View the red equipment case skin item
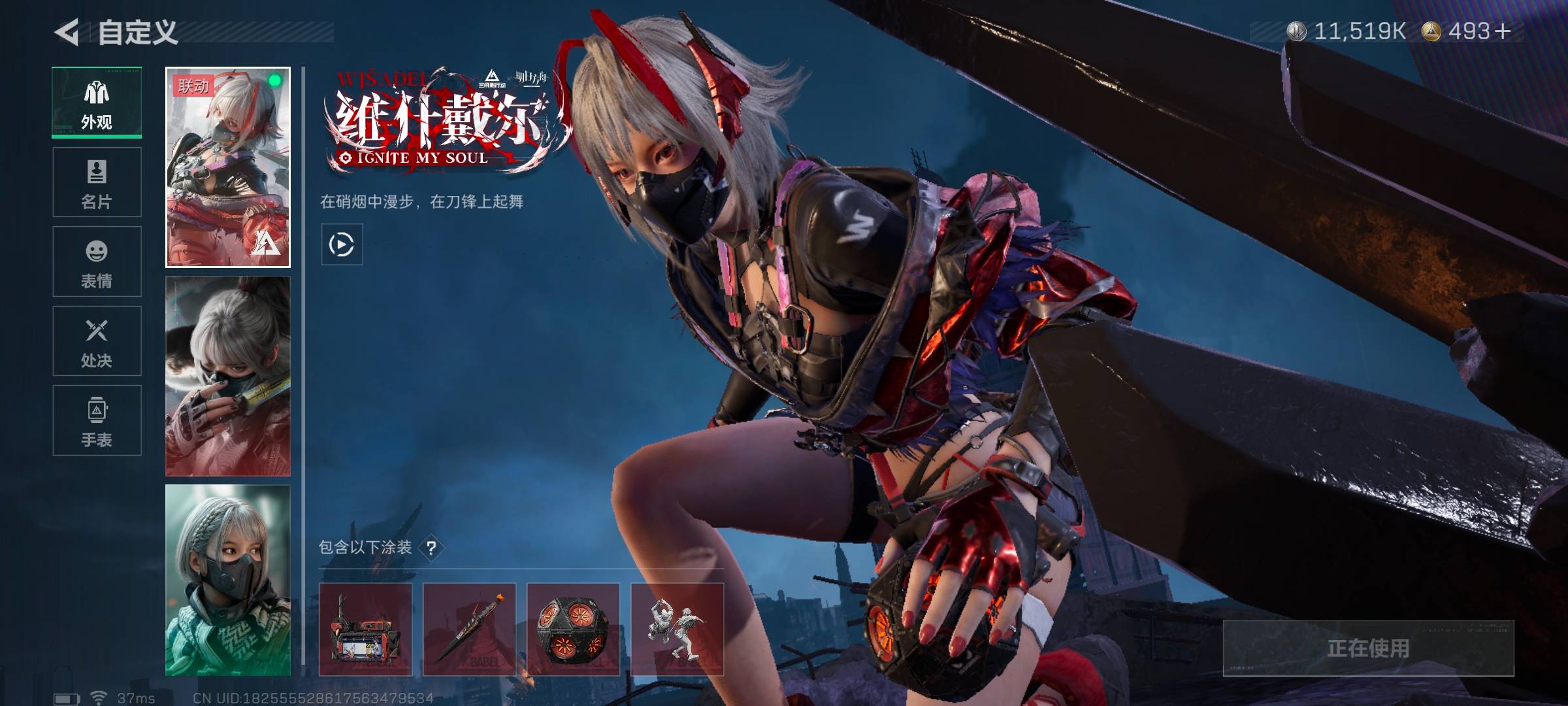 [x=365, y=630]
